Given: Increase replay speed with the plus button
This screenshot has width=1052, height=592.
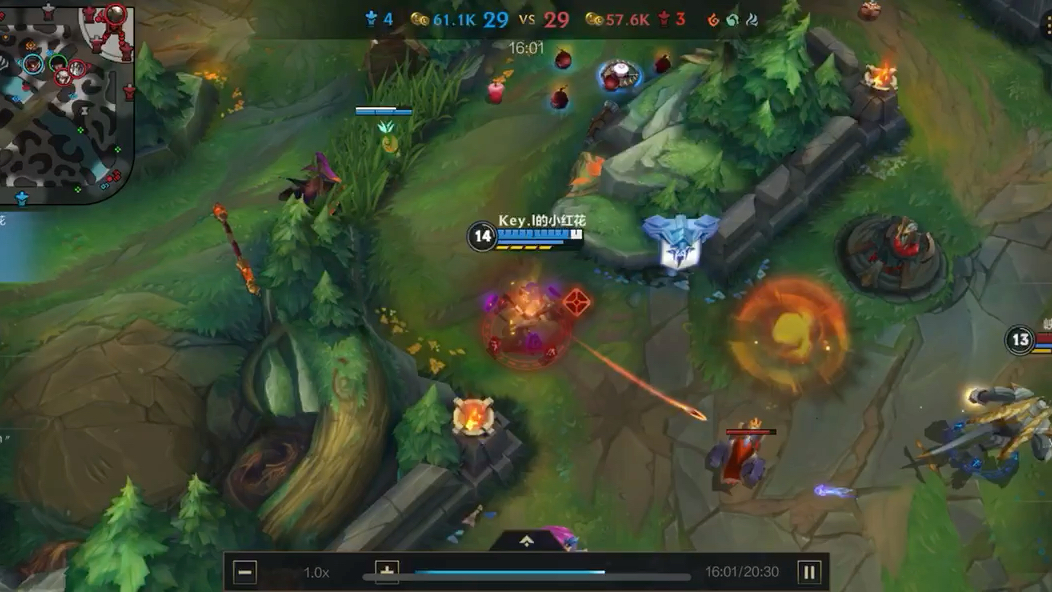Looking at the screenshot, I should pos(387,571).
